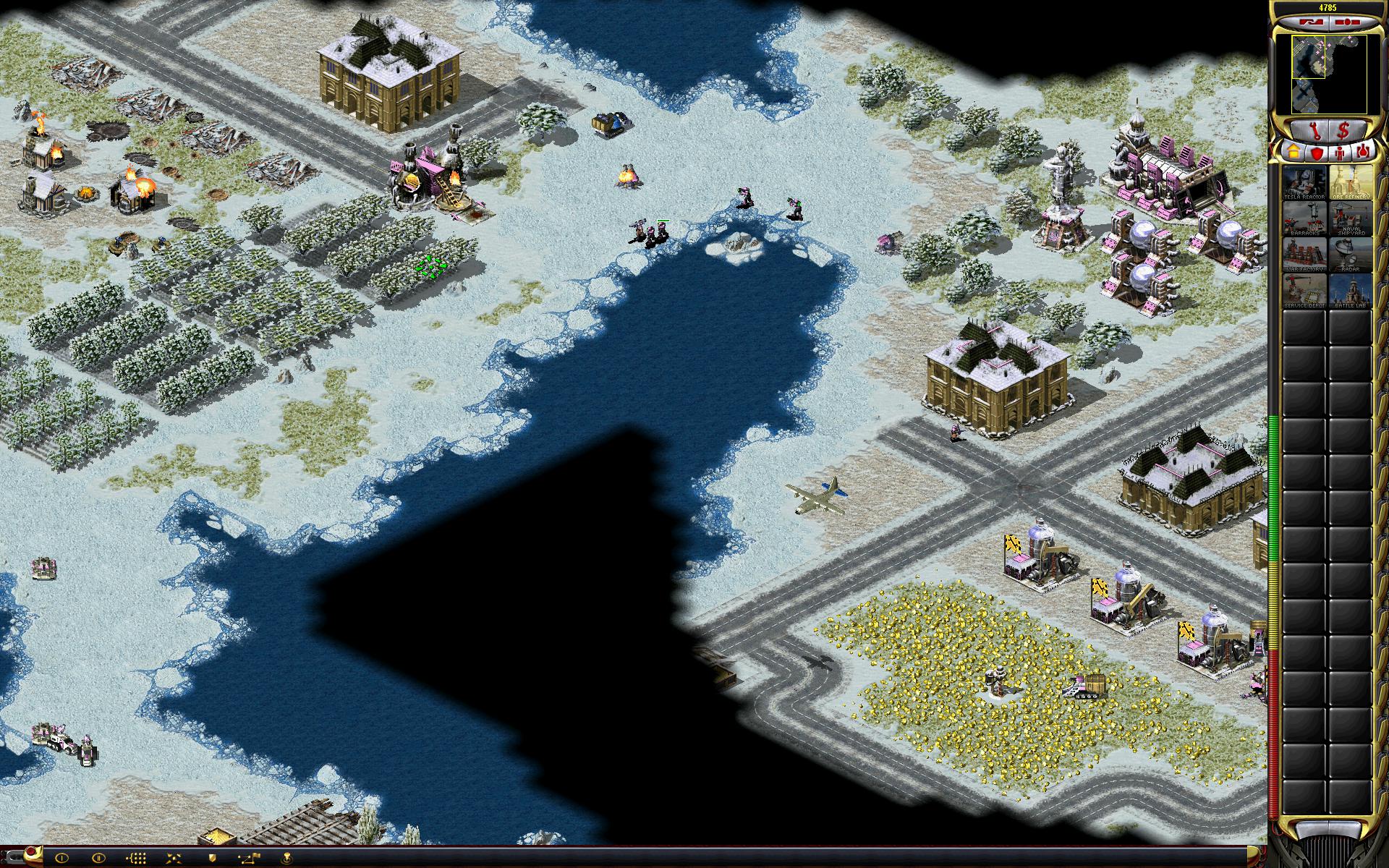
Task: Choose the Service Depot build icon
Action: tap(1304, 292)
